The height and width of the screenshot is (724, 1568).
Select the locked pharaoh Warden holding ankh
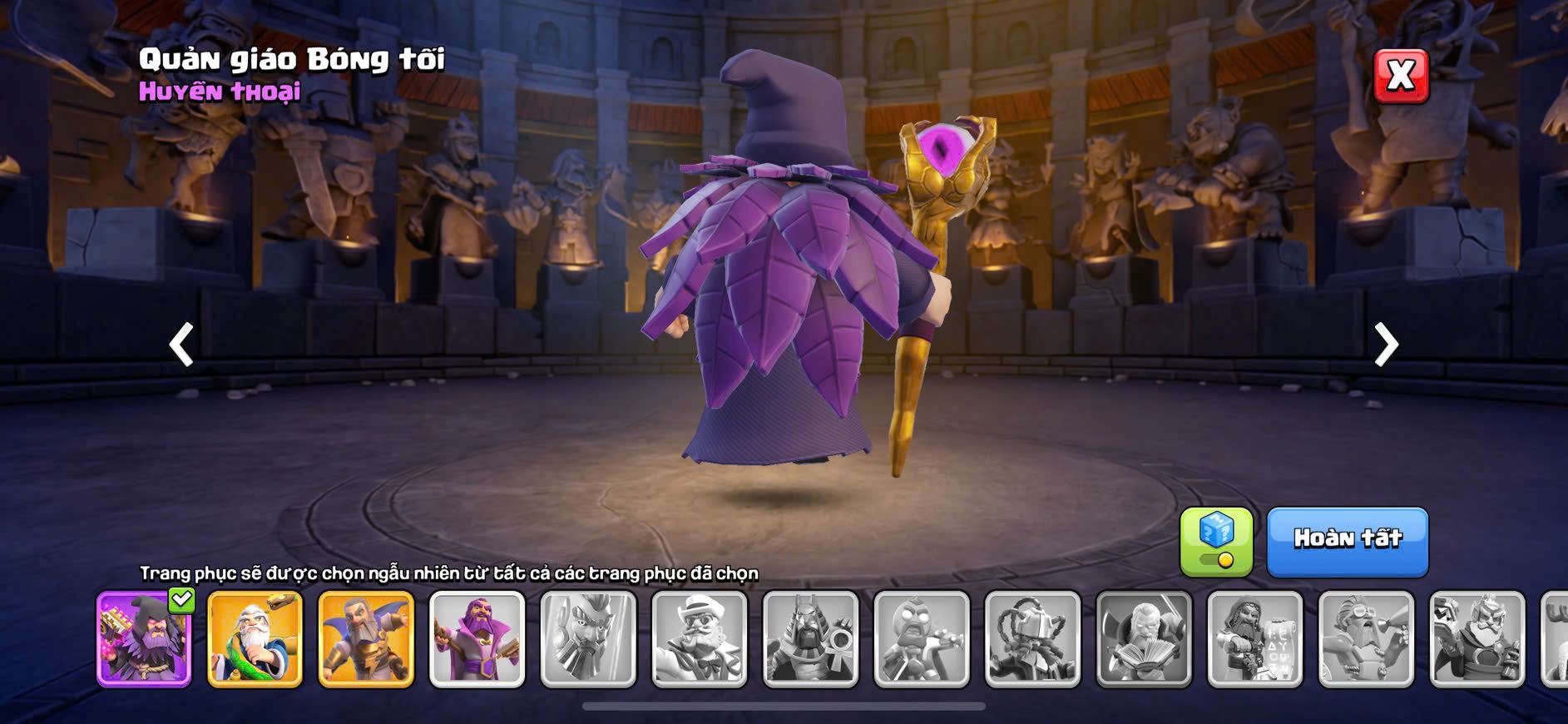pos(811,639)
